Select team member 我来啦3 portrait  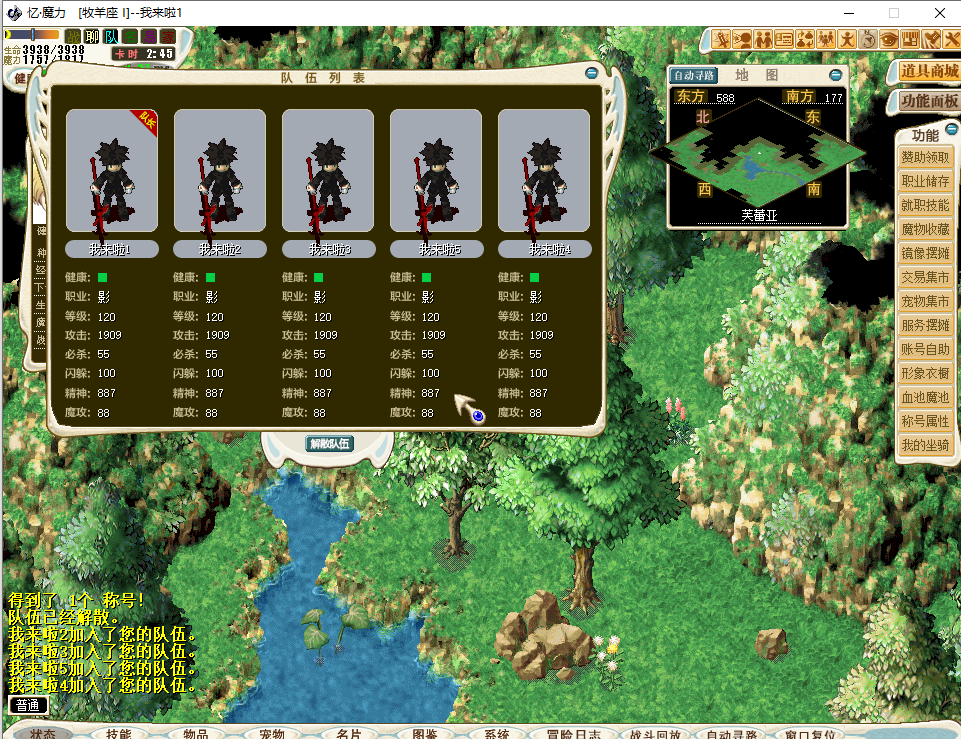coord(327,171)
